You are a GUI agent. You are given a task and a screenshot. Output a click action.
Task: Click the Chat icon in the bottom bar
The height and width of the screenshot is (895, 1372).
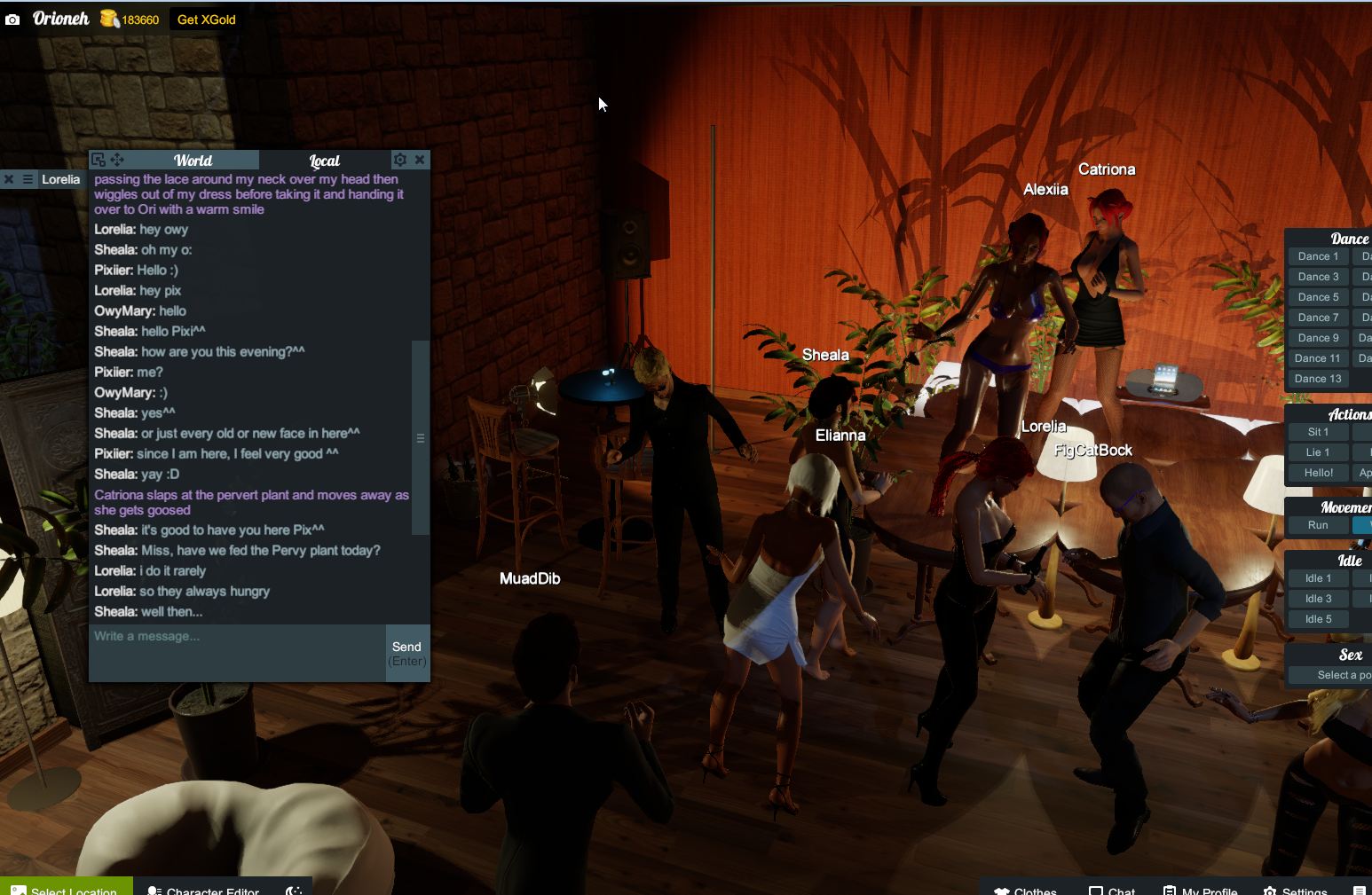1094,890
